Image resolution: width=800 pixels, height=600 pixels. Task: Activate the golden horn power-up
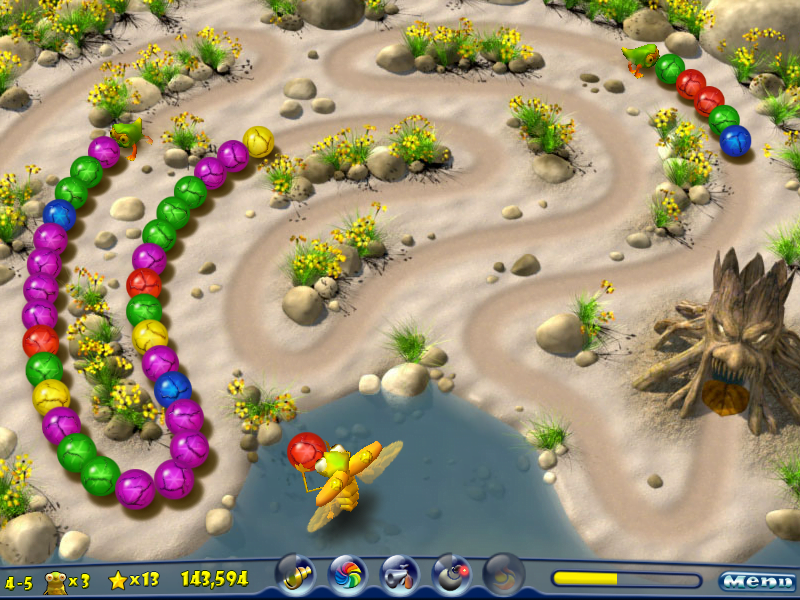[x=295, y=575]
